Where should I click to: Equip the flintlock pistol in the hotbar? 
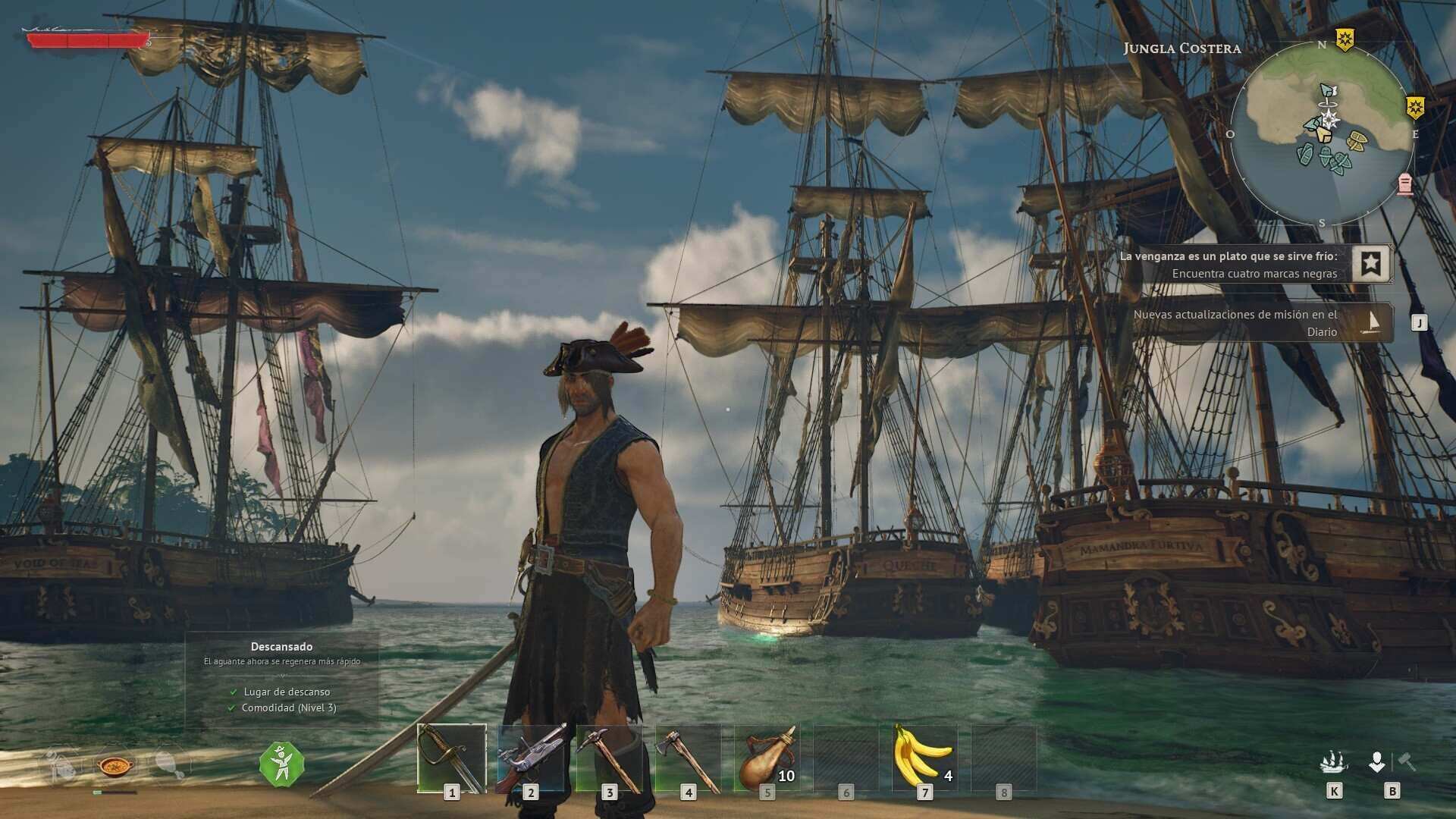[x=531, y=758]
